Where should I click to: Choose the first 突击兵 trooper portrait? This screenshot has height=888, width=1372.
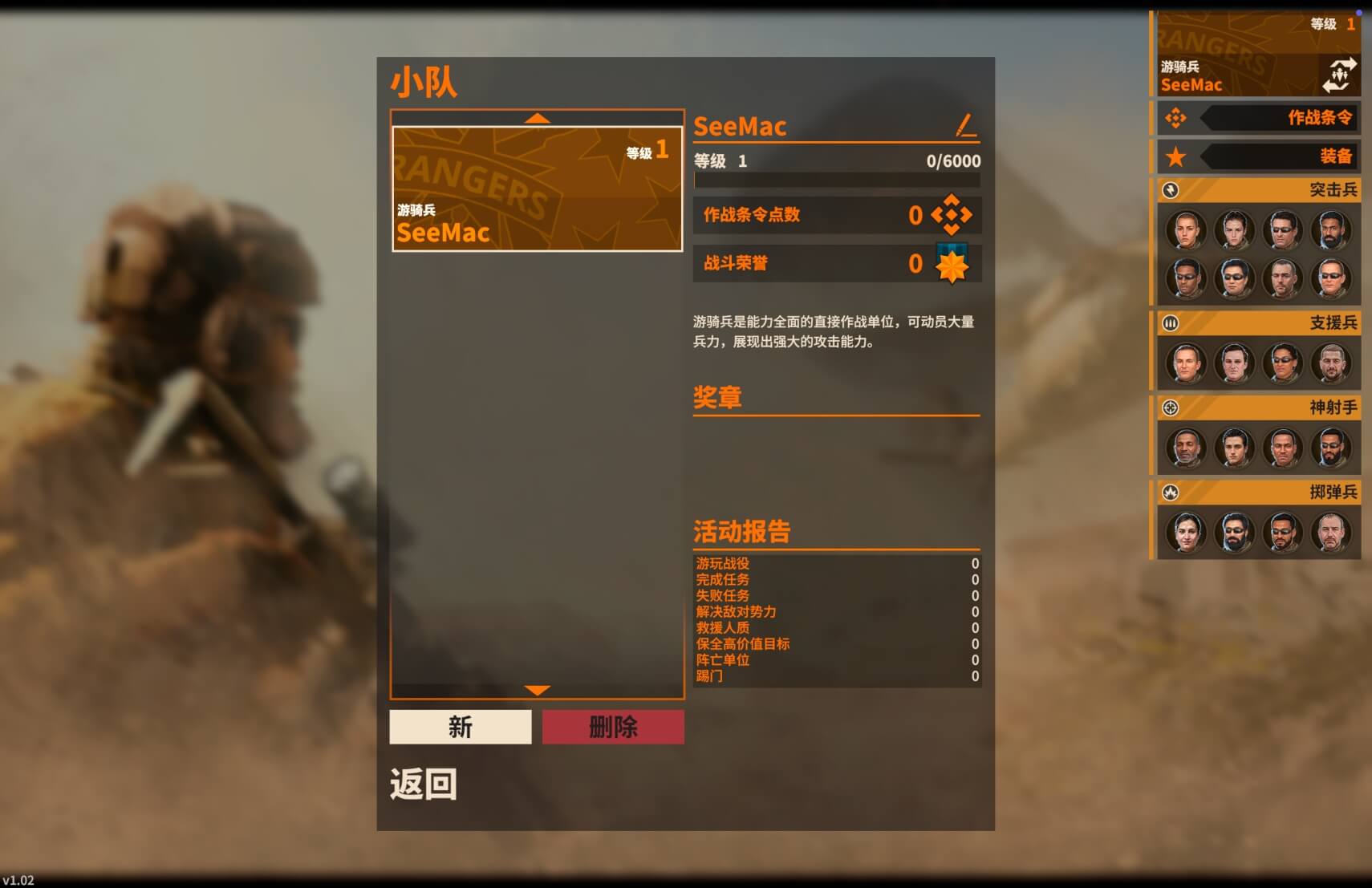(1186, 230)
